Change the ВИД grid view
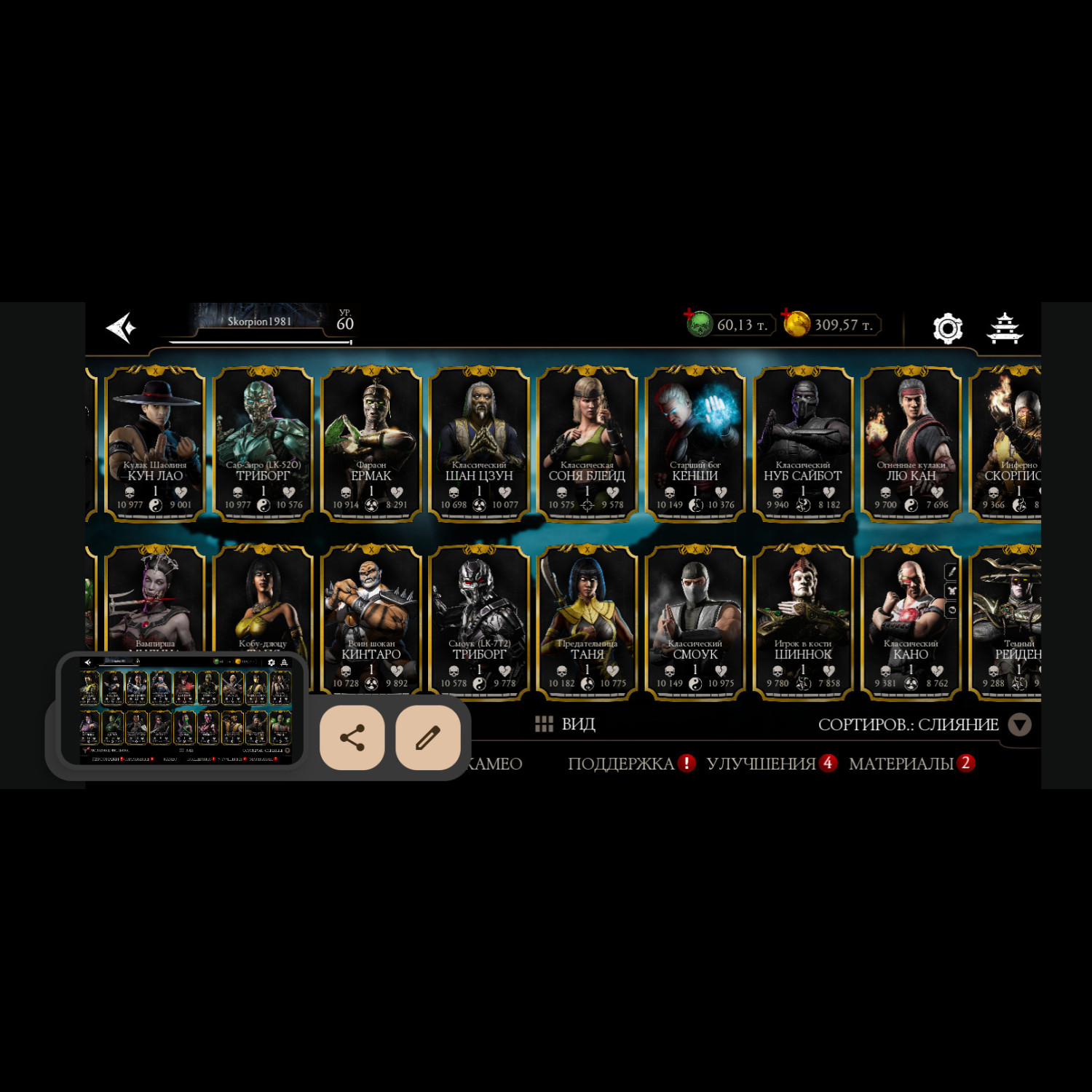Image resolution: width=1092 pixels, height=1092 pixels. click(x=566, y=724)
